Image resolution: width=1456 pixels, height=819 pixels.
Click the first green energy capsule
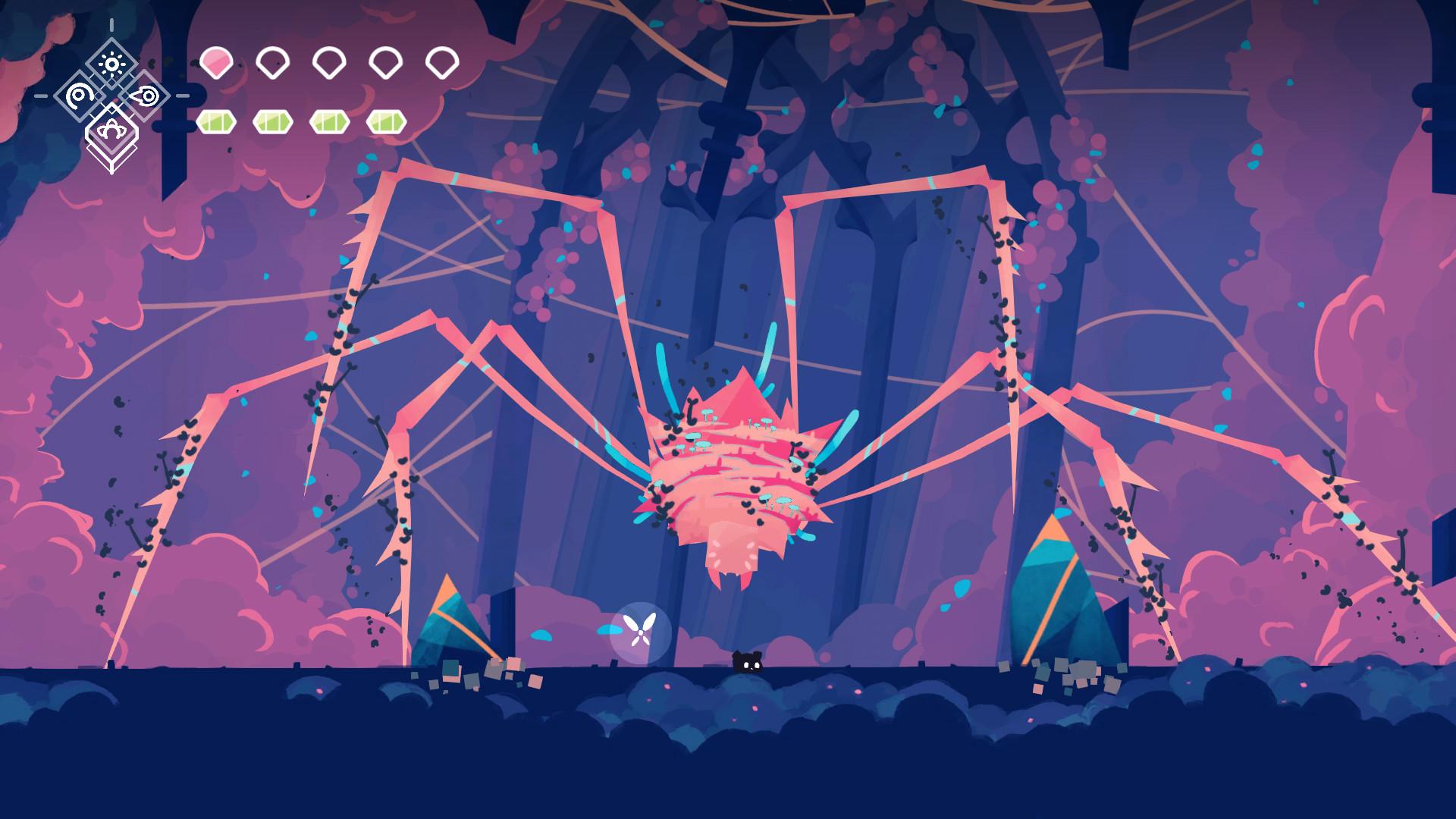point(216,120)
